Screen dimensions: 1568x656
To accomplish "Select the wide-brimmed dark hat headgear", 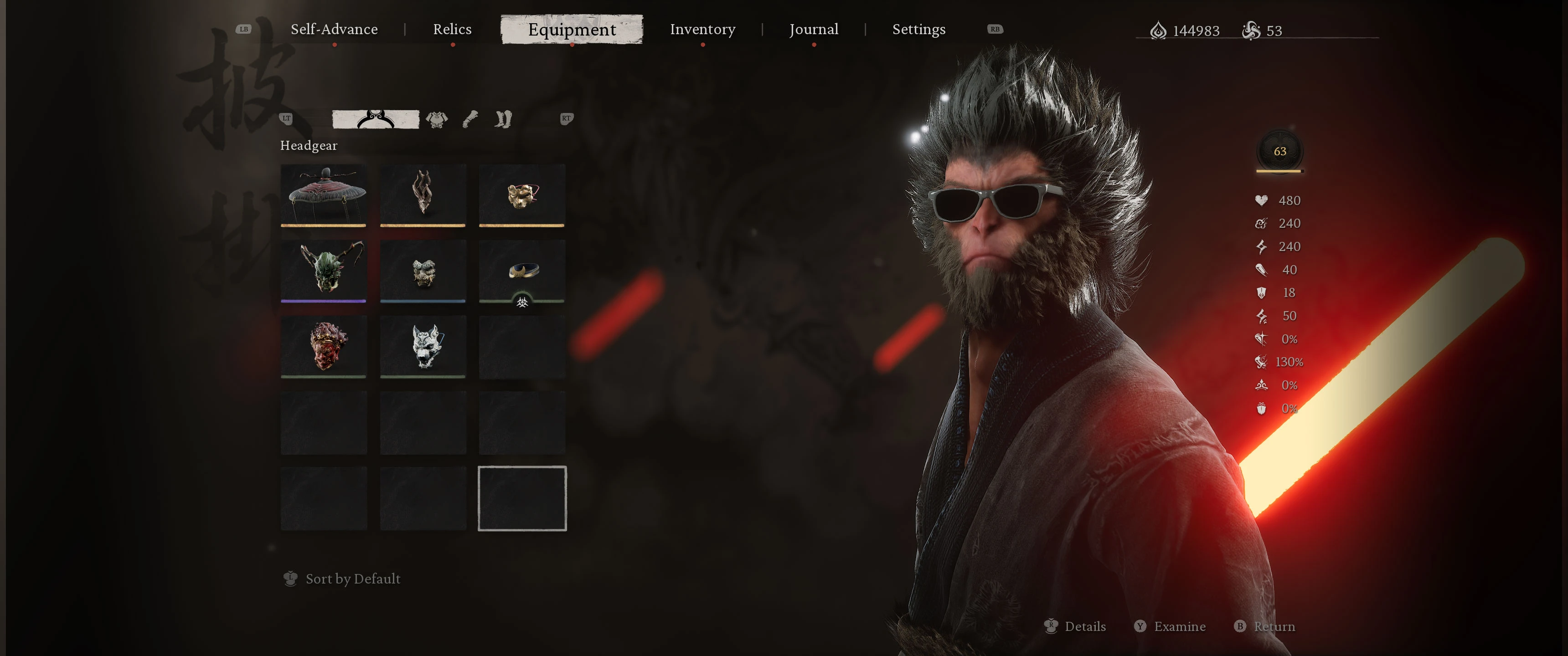I will pyautogui.click(x=324, y=195).
